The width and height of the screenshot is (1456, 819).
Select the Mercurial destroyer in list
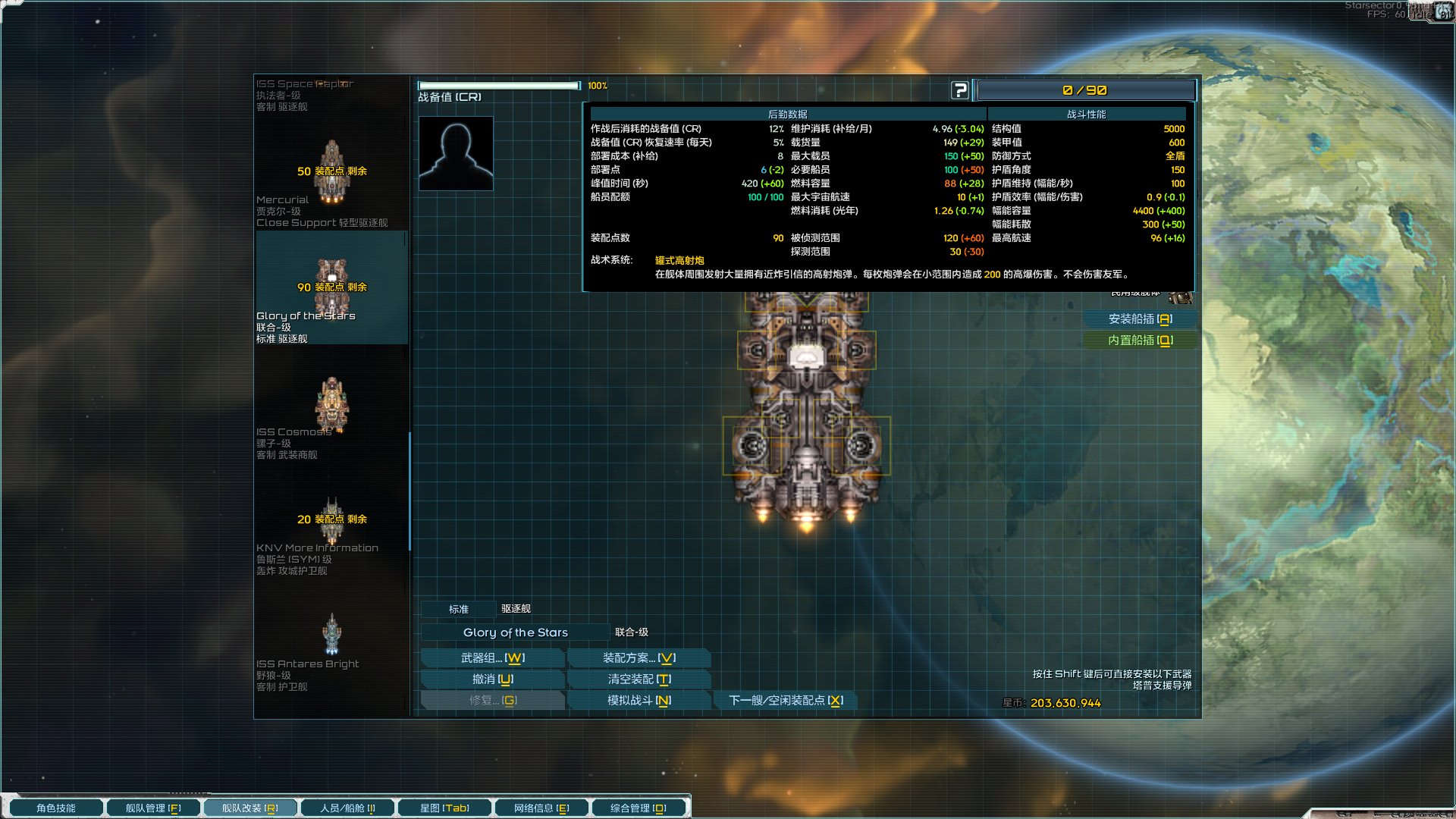pyautogui.click(x=331, y=182)
